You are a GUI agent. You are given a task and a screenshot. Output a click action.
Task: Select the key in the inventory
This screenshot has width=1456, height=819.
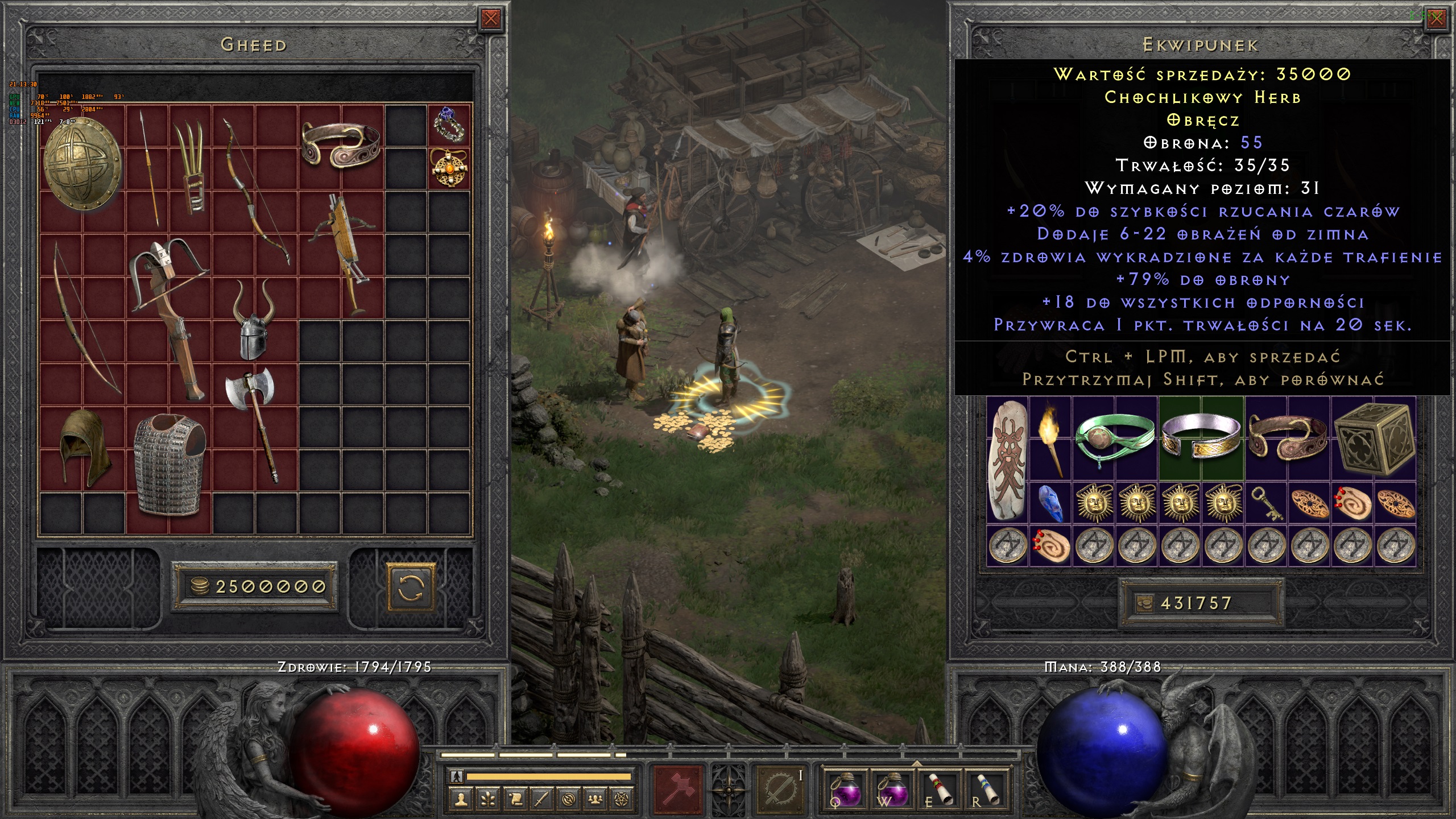coord(1267,504)
